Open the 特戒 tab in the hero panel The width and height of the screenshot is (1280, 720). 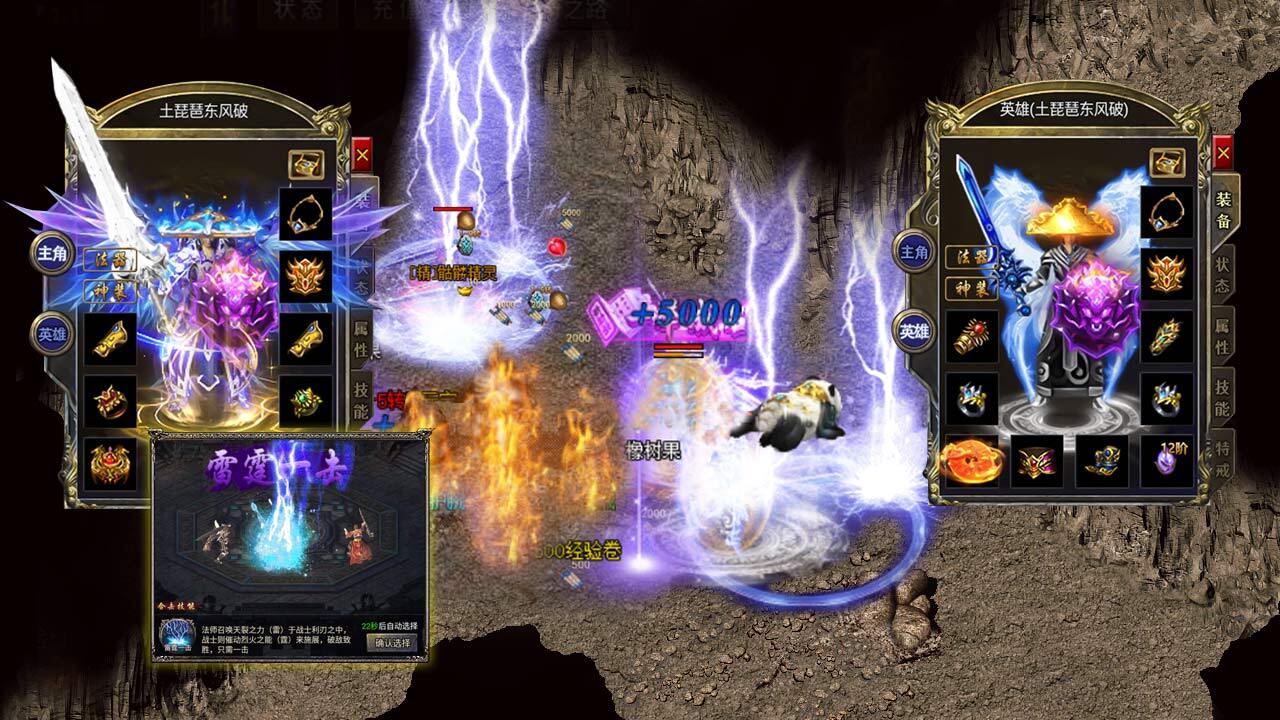[1223, 459]
